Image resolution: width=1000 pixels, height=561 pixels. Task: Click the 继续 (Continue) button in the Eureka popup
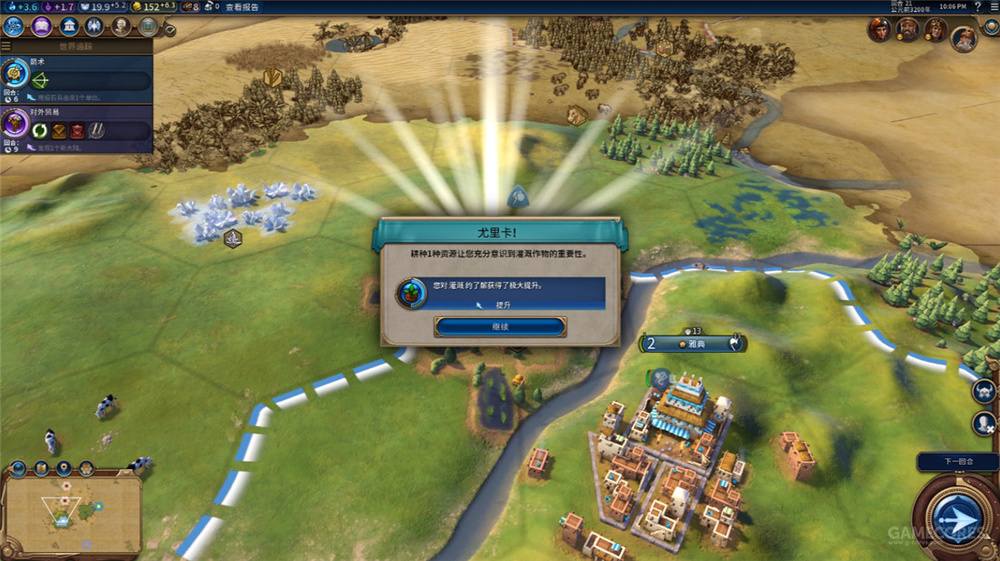coord(500,326)
